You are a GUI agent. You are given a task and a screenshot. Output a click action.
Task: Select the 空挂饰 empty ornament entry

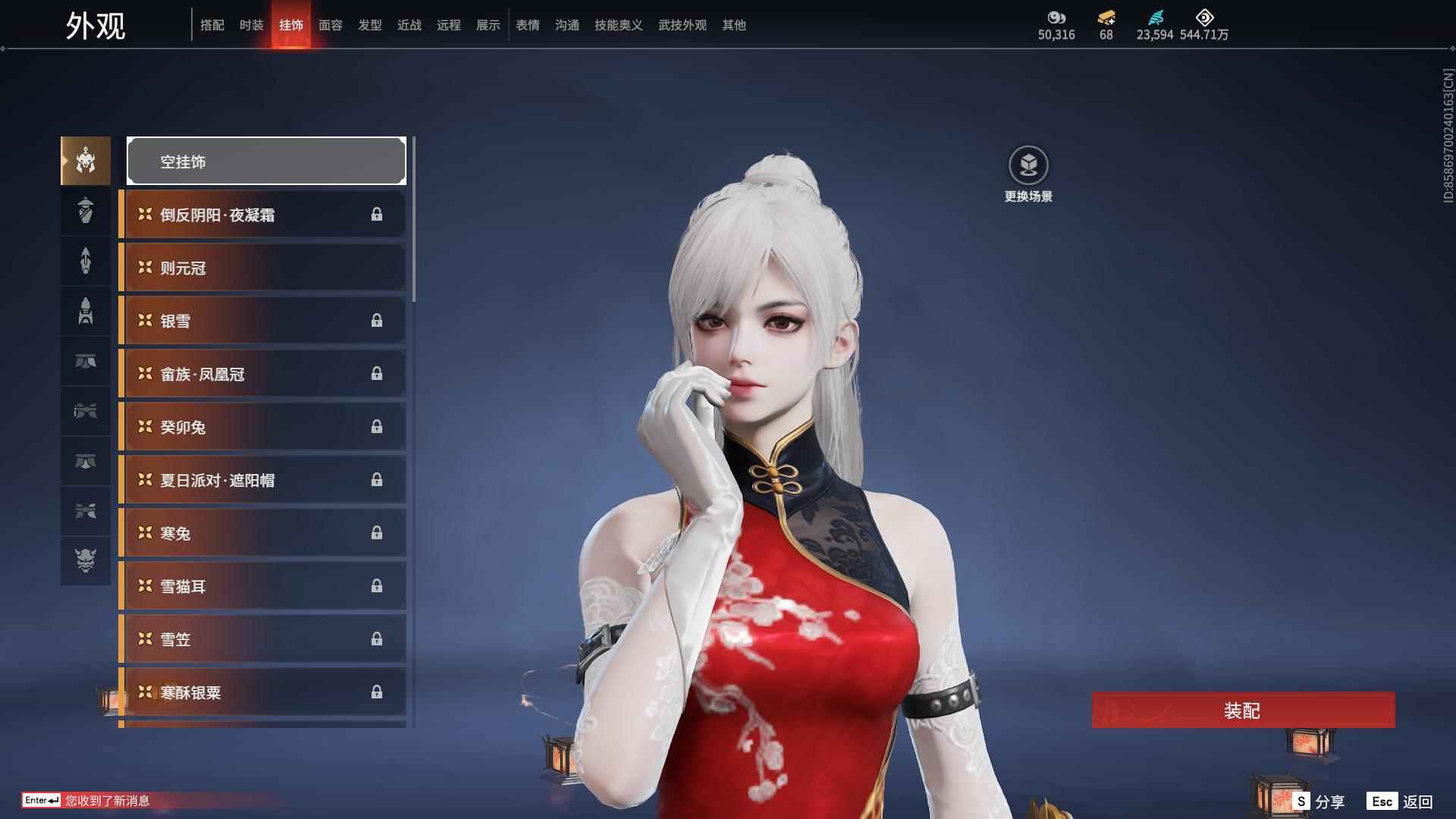(x=266, y=161)
